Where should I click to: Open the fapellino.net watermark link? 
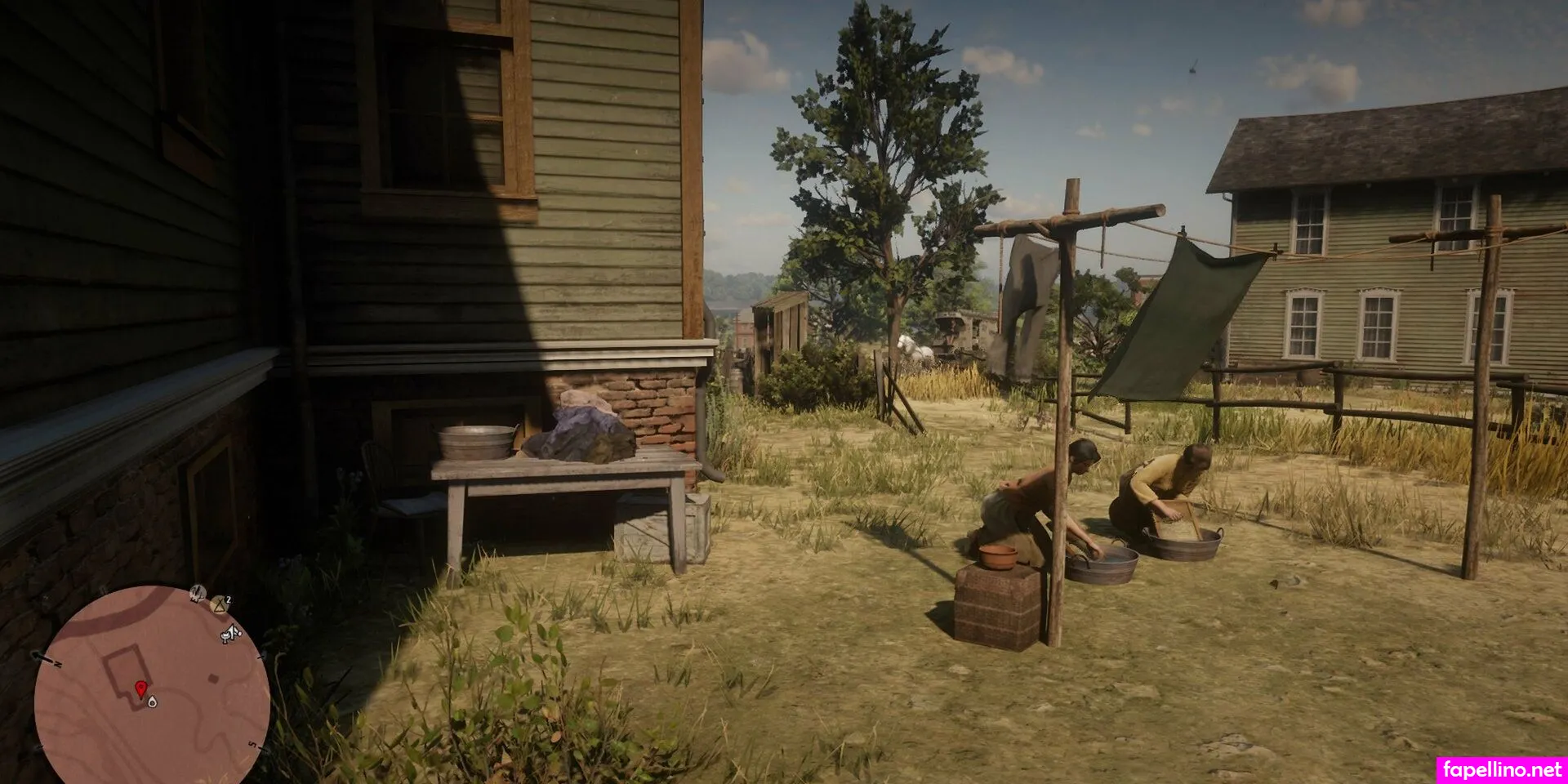point(1500,769)
